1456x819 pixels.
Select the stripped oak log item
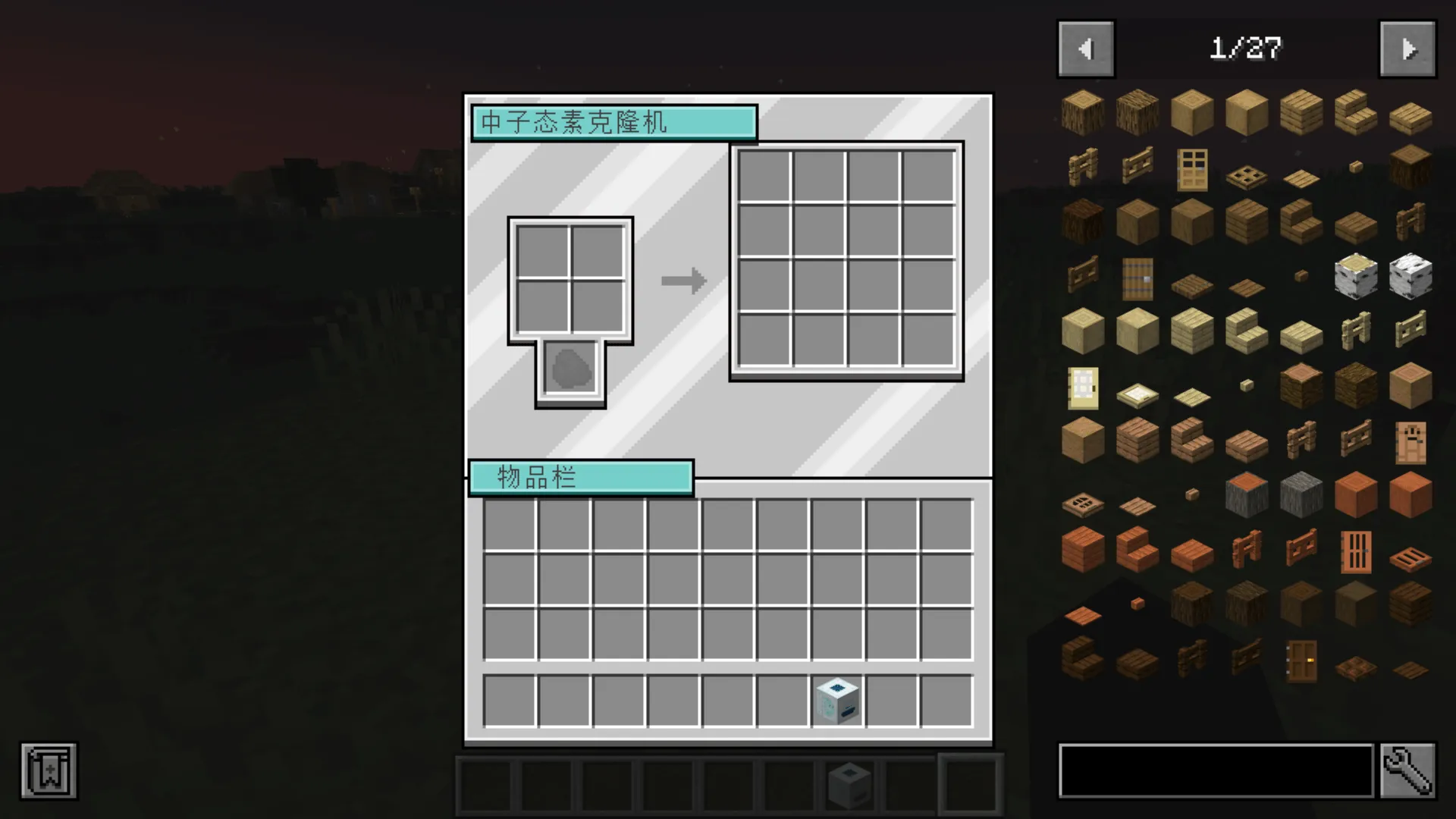tap(1191, 112)
